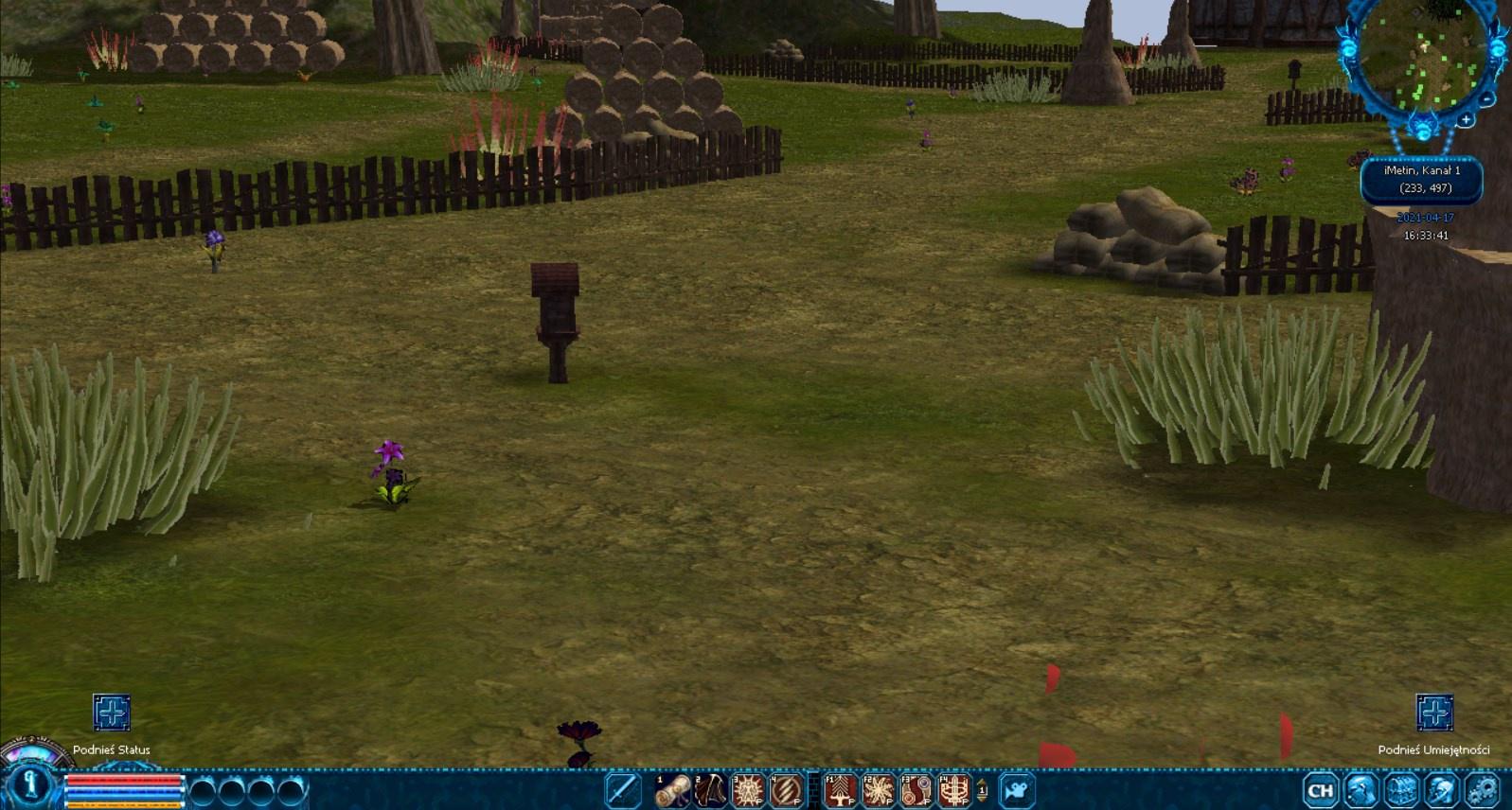
Task: Toggle the camera mode button
Action: pyautogui.click(x=1016, y=790)
